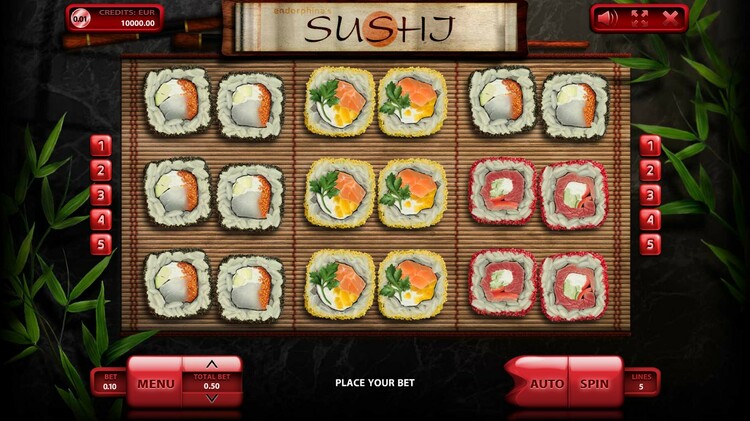Choose payline 3 on the left side
The image size is (750, 421).
point(100,195)
